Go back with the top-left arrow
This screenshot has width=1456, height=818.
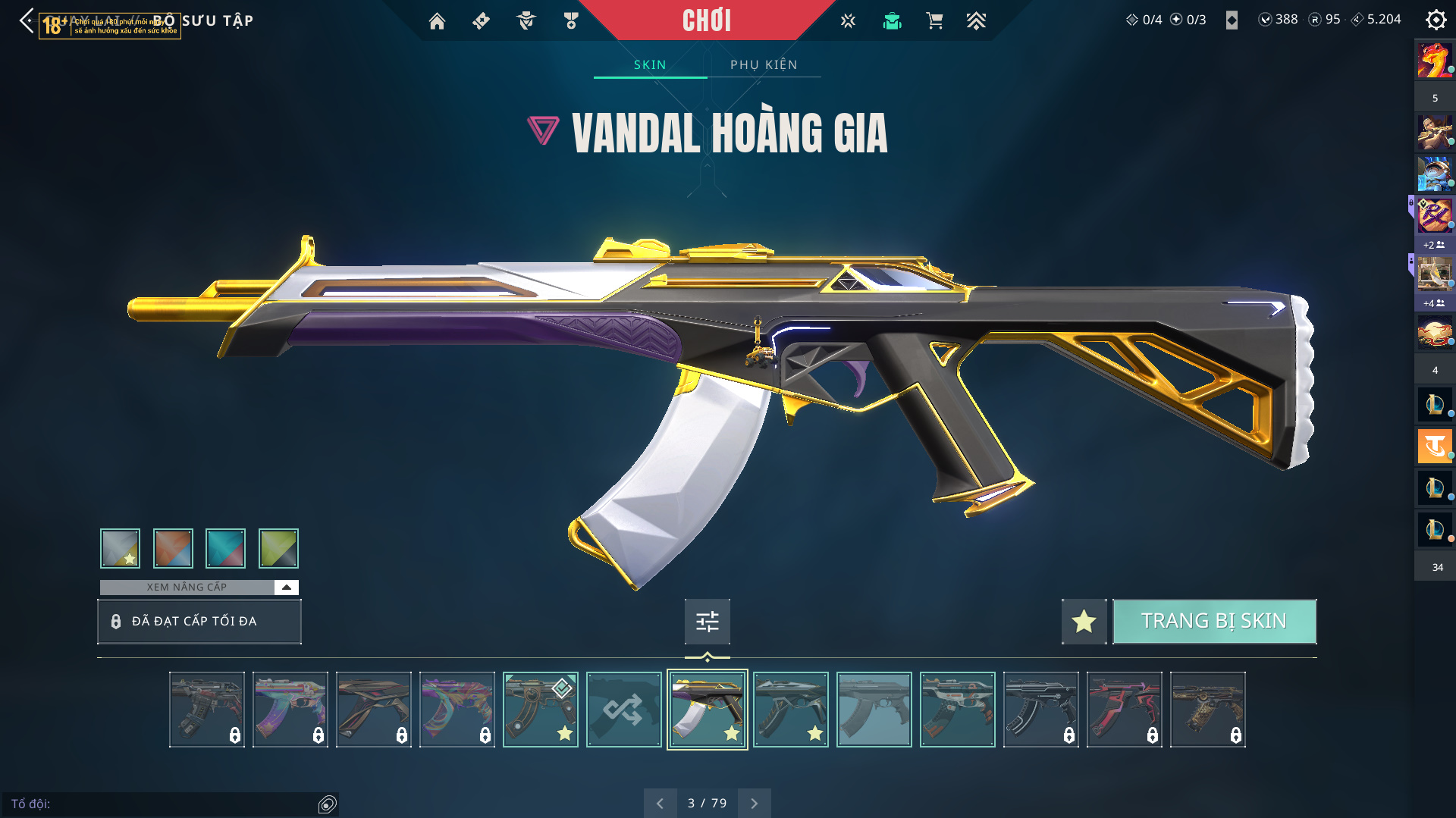click(x=27, y=20)
